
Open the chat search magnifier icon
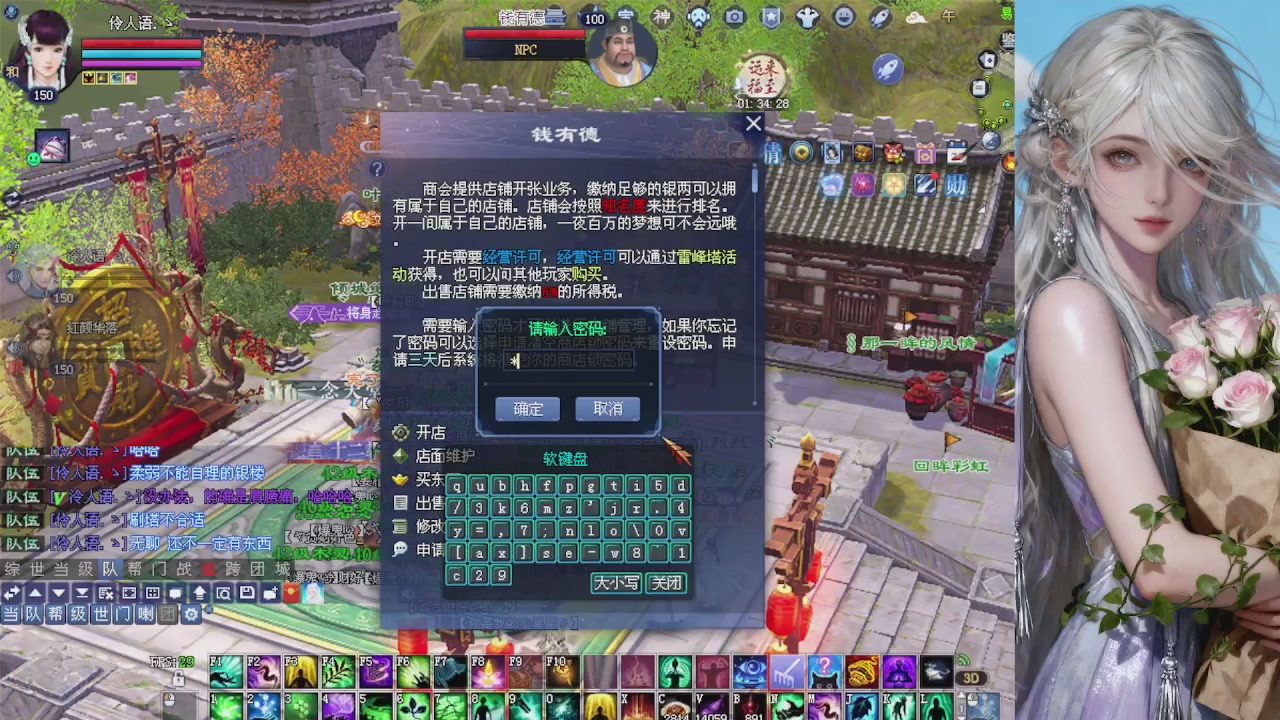(x=225, y=591)
